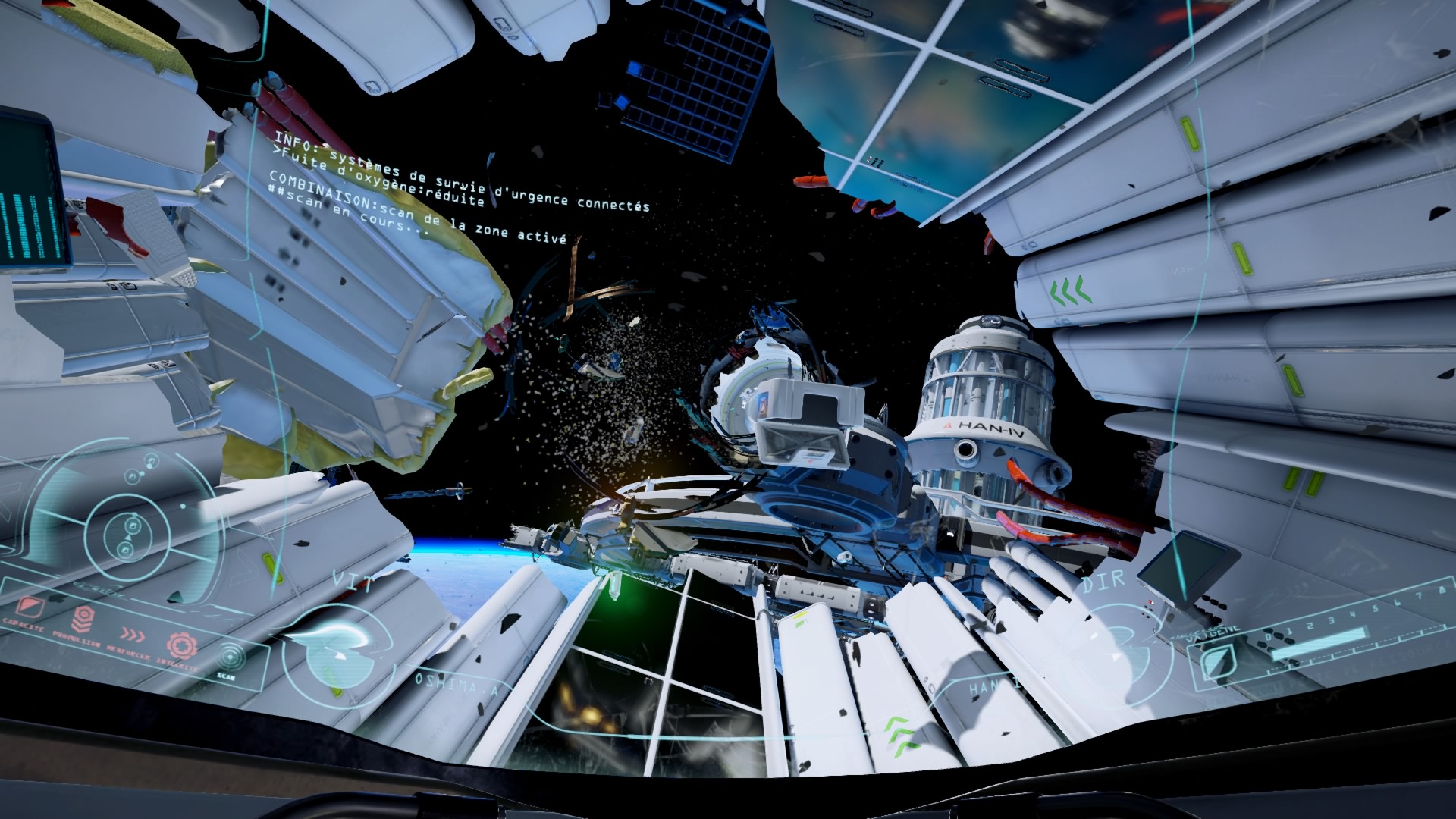Activate the Scan icon

tap(231, 657)
